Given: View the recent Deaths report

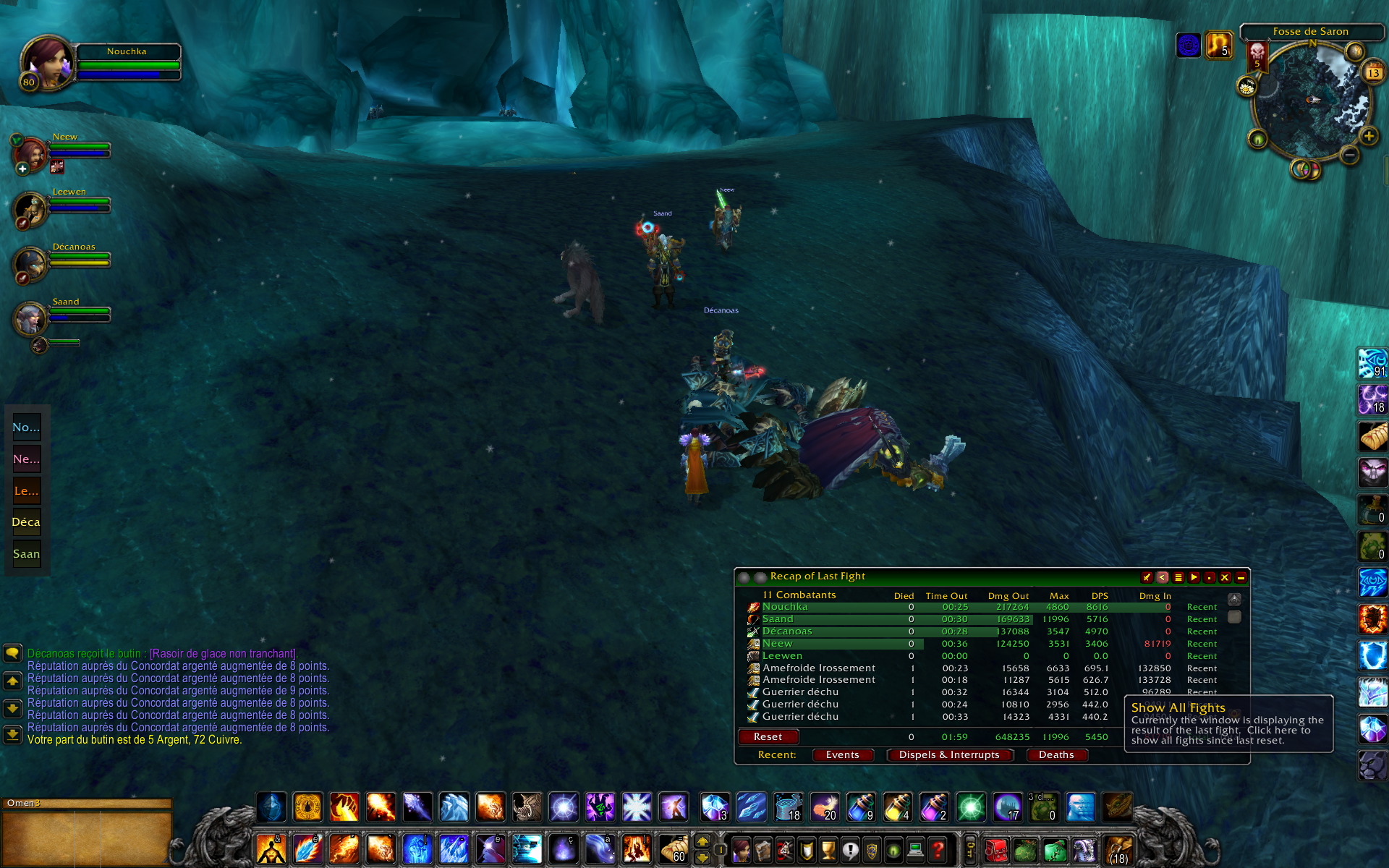Looking at the screenshot, I should 1055,754.
